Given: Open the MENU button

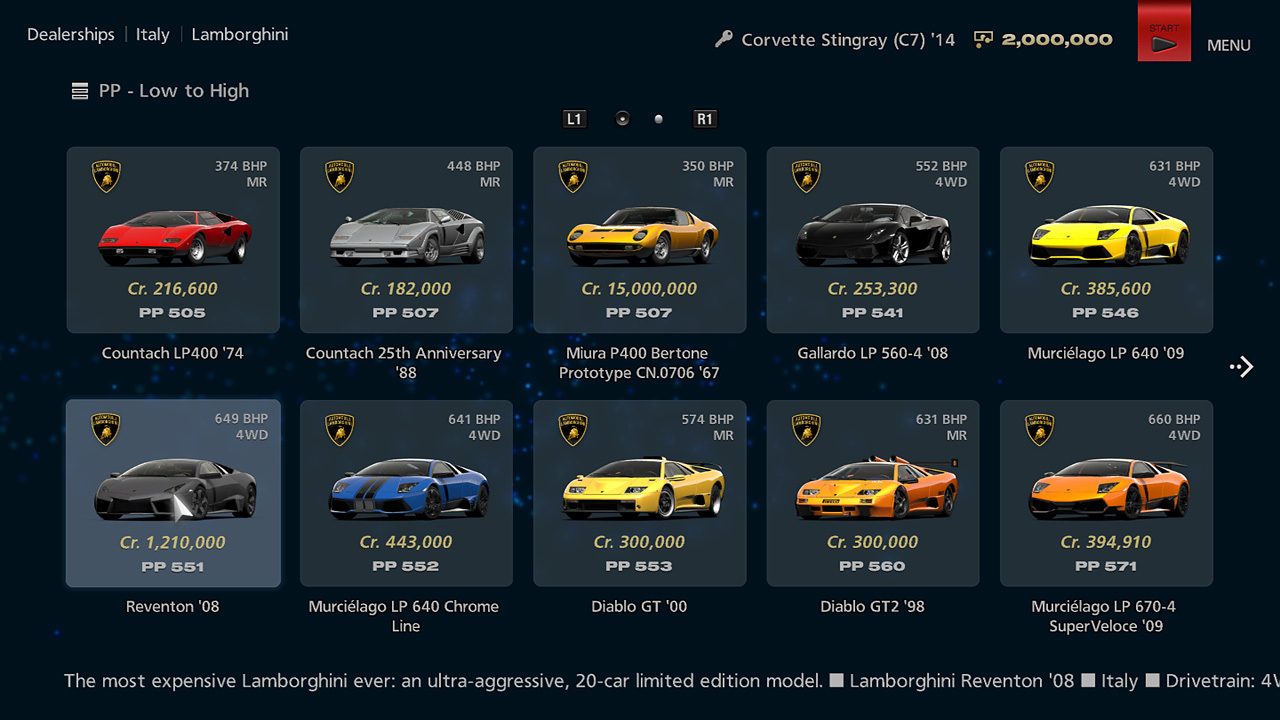Looking at the screenshot, I should point(1228,45).
